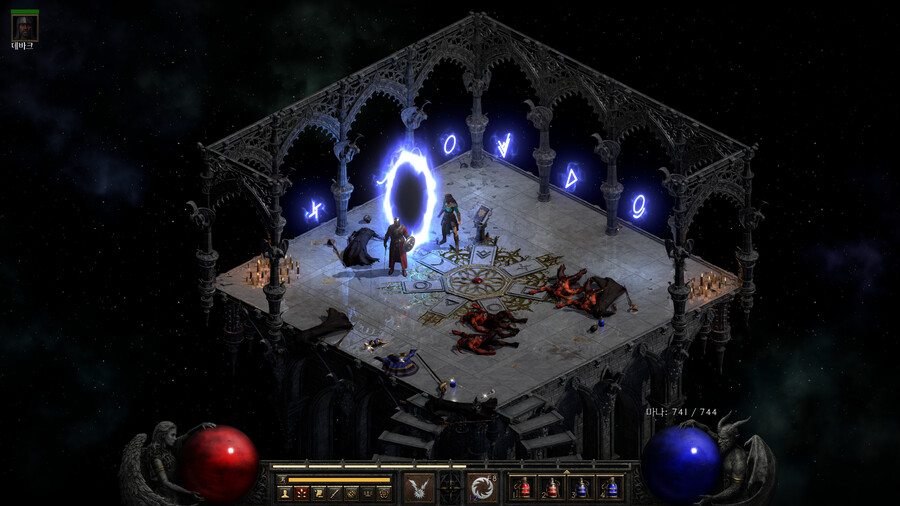Use the red healing potion in belt slot 2
The width and height of the screenshot is (900, 506).
(x=551, y=488)
